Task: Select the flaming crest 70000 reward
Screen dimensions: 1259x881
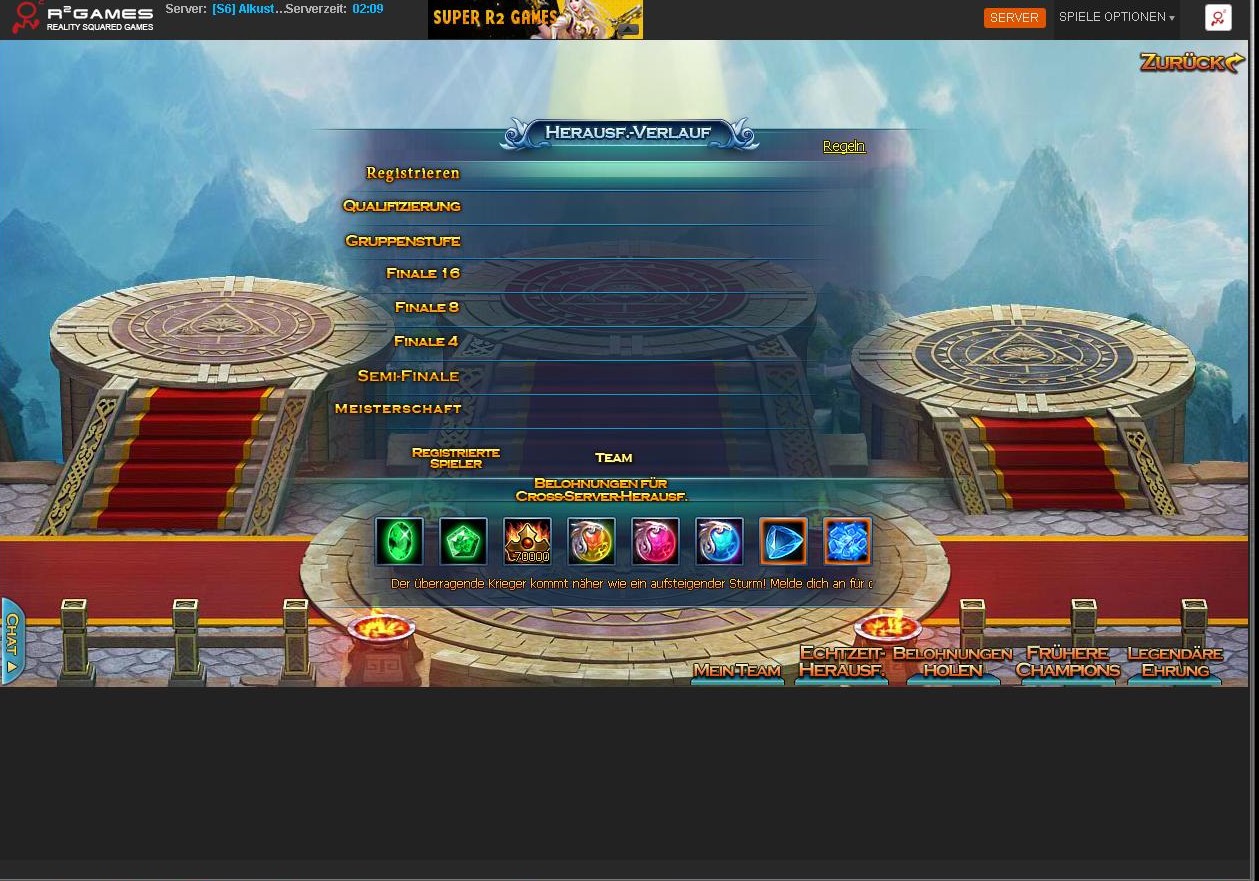Action: click(527, 542)
